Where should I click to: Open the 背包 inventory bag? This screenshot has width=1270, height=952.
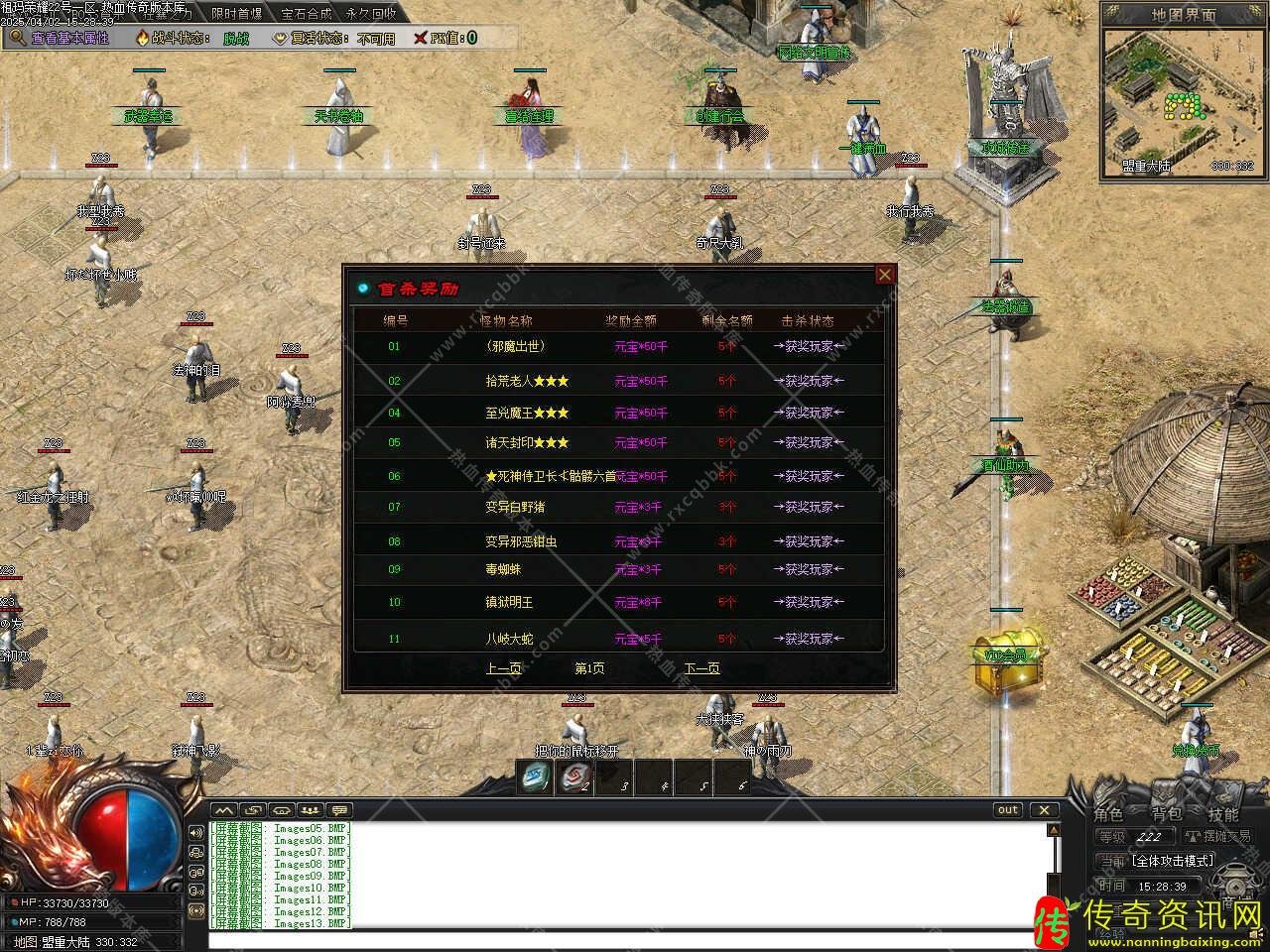tap(1167, 815)
